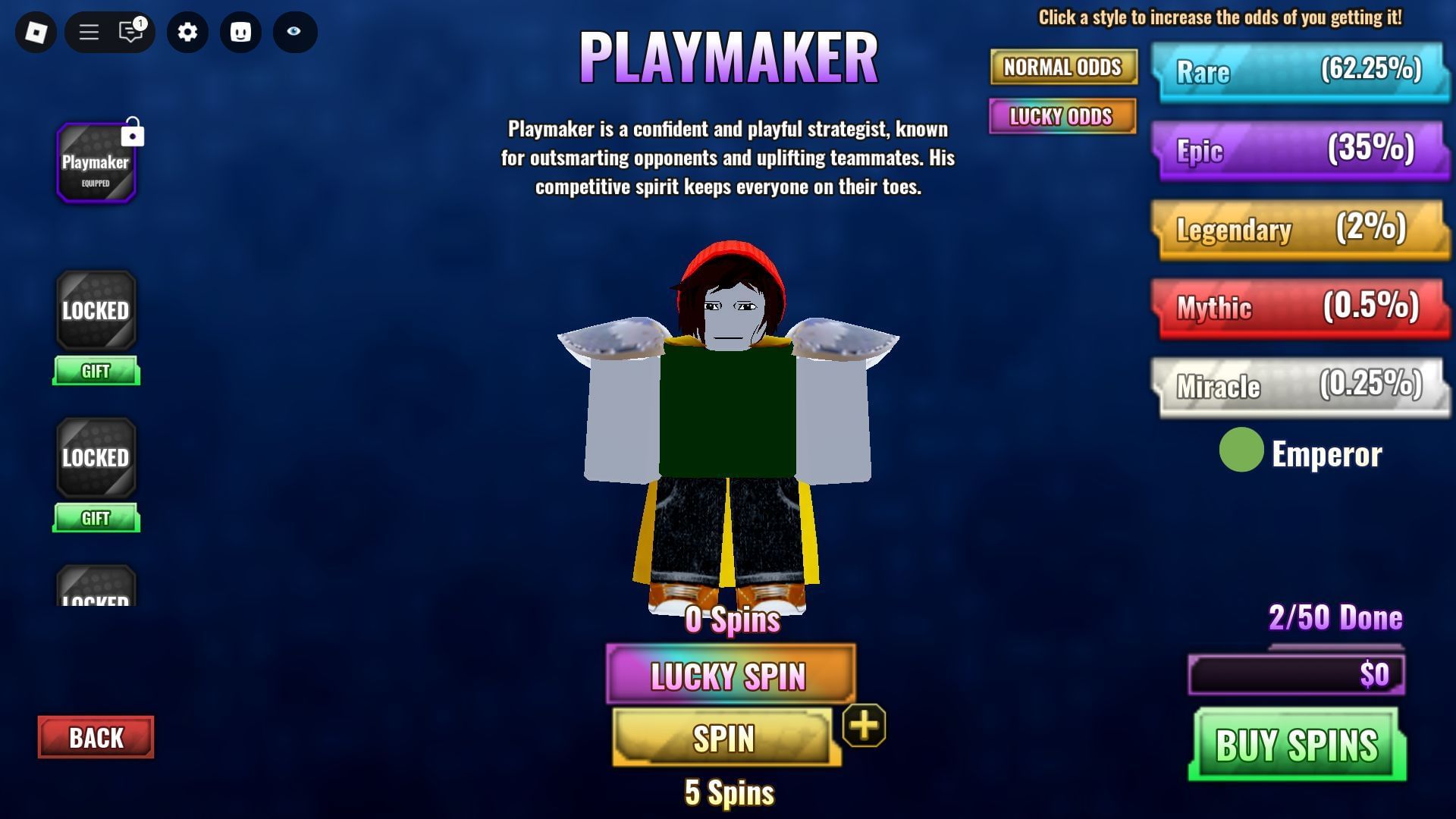Image resolution: width=1456 pixels, height=819 pixels.
Task: Open the Roblox chat with notification badge
Action: tap(131, 32)
